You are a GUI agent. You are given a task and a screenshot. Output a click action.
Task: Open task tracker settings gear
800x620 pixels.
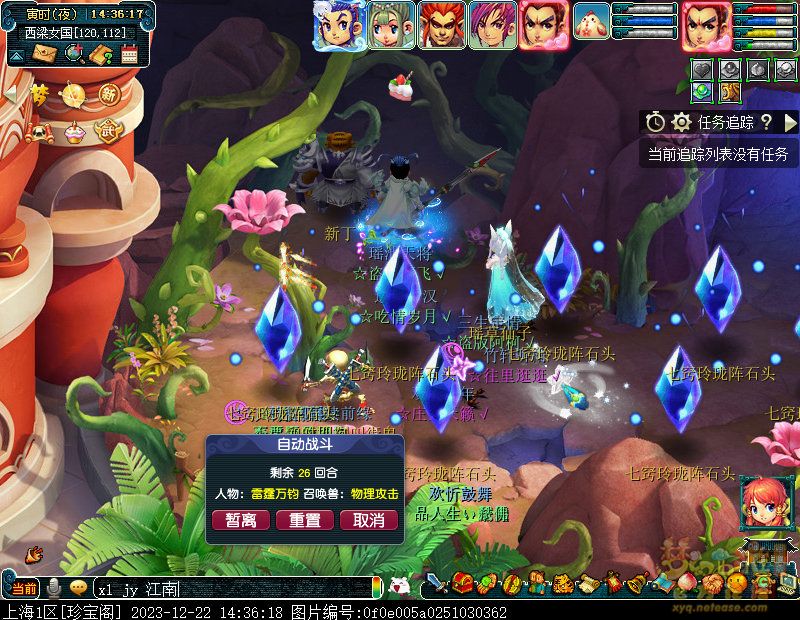coord(682,122)
